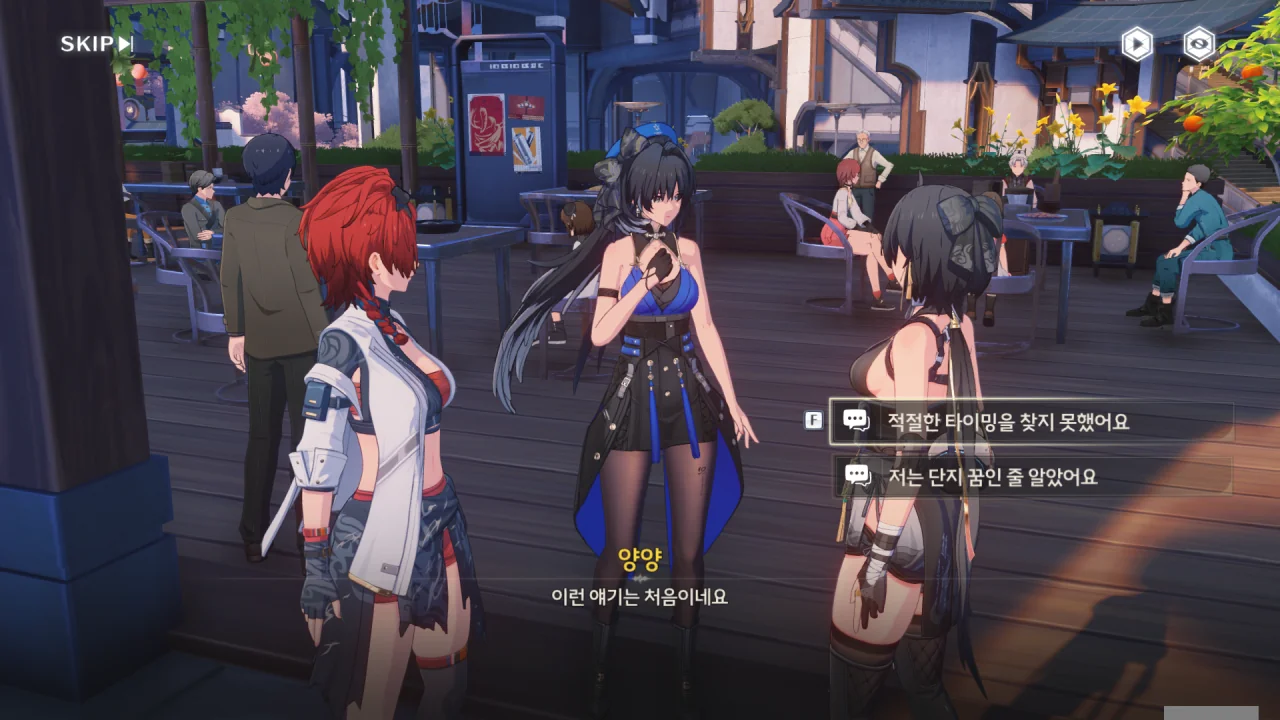The height and width of the screenshot is (720, 1280).
Task: Choose reply "적절한 타이밍을 찾지 못했어요"
Action: pyautogui.click(x=1030, y=422)
